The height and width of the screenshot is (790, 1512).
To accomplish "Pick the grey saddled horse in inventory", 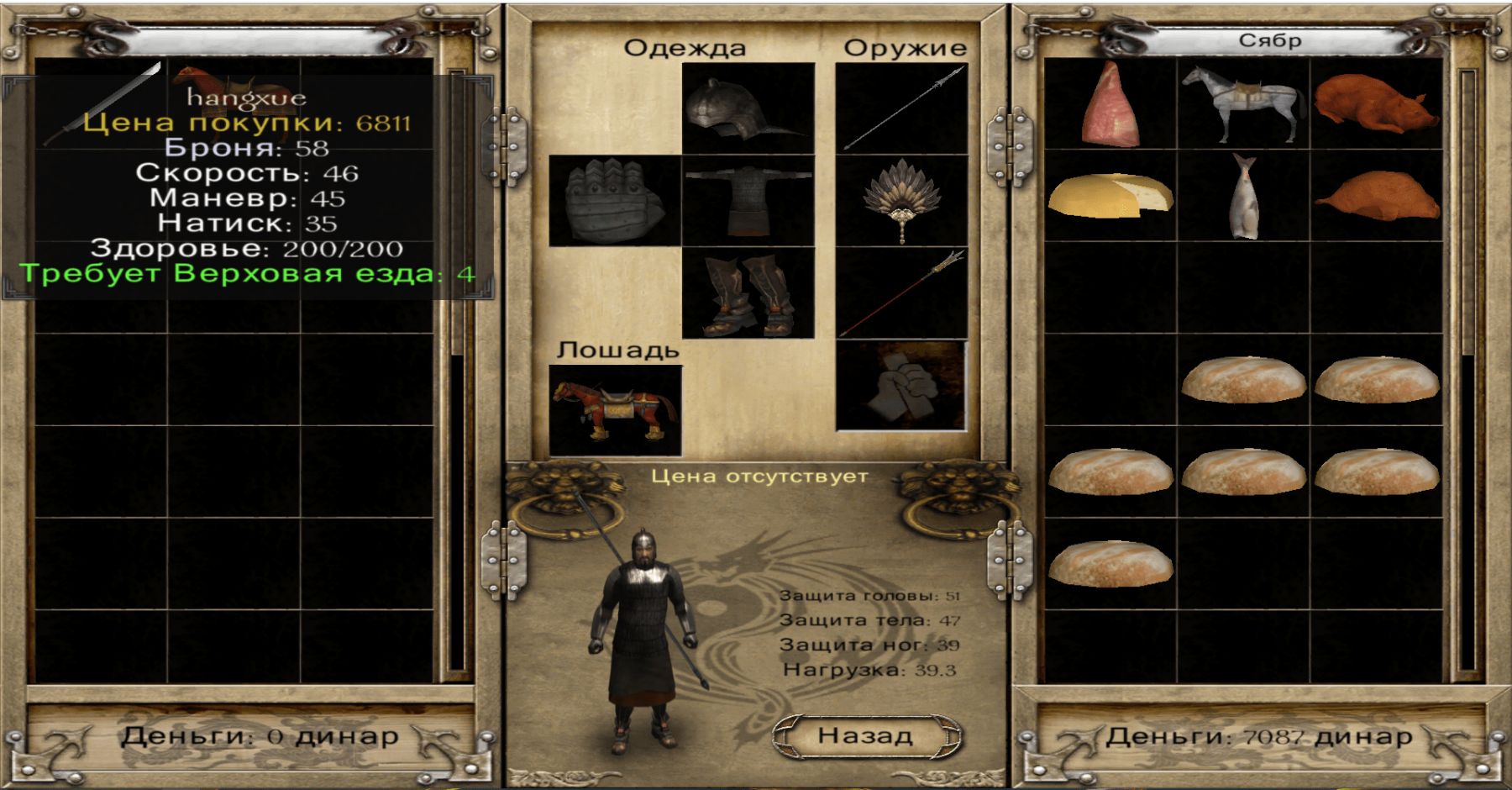I will [x=1243, y=105].
